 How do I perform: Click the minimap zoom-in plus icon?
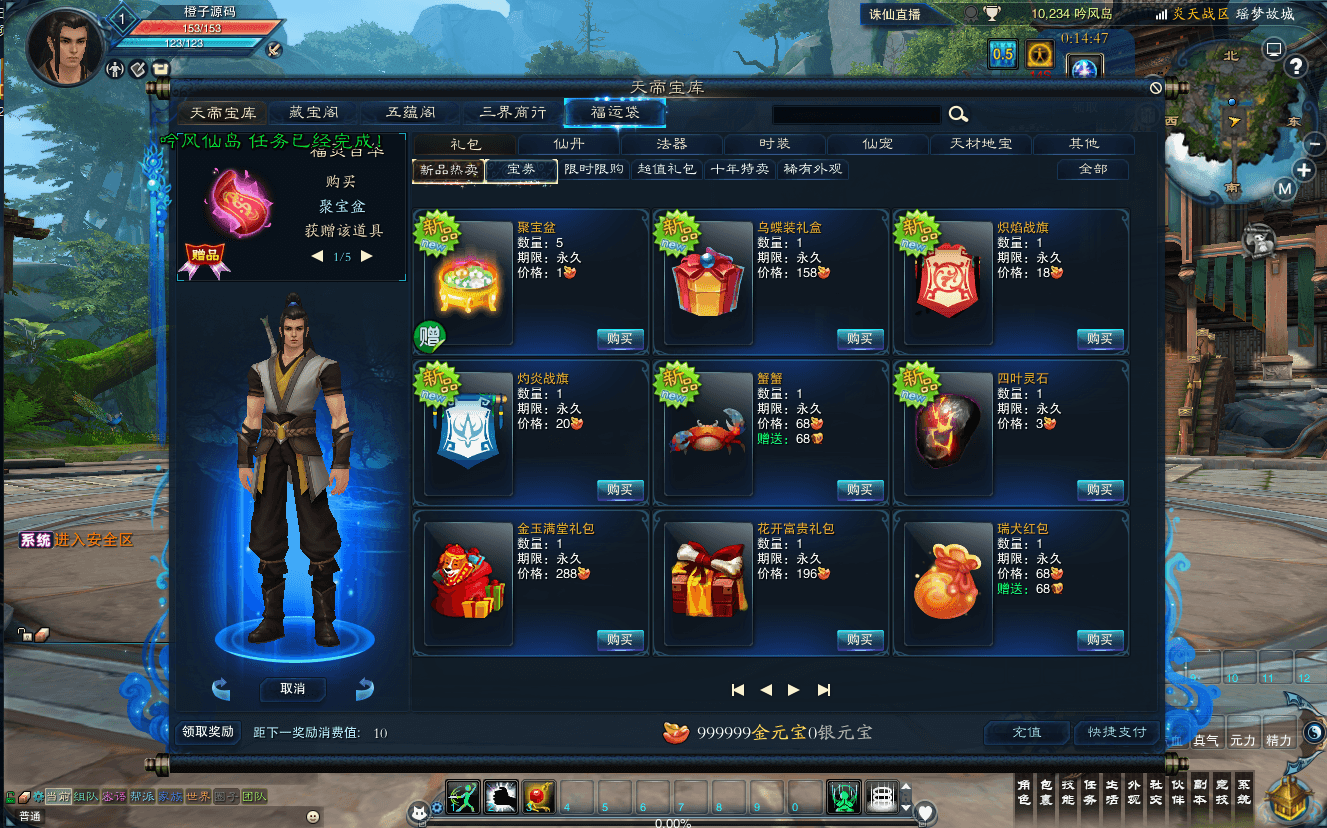pyautogui.click(x=1304, y=170)
